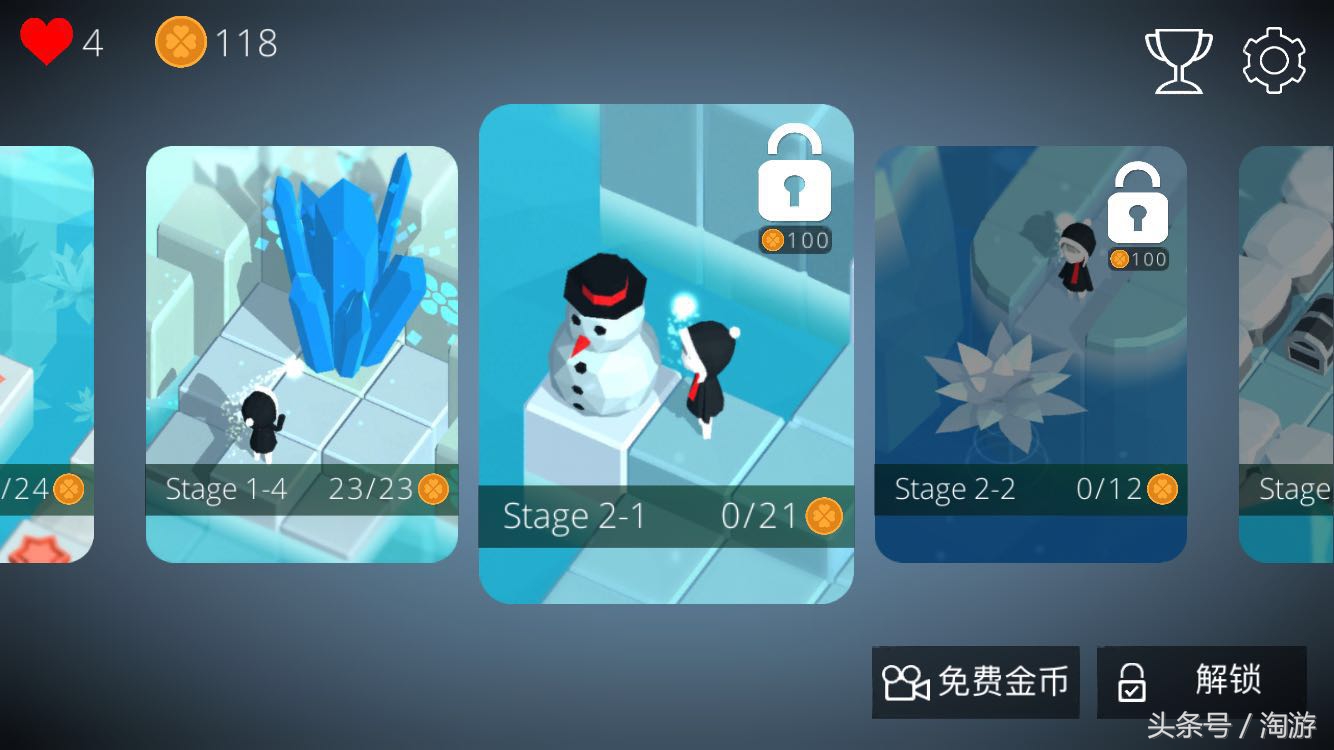
Task: Tap the coin icon beside 0/21 counter
Action: (823, 517)
